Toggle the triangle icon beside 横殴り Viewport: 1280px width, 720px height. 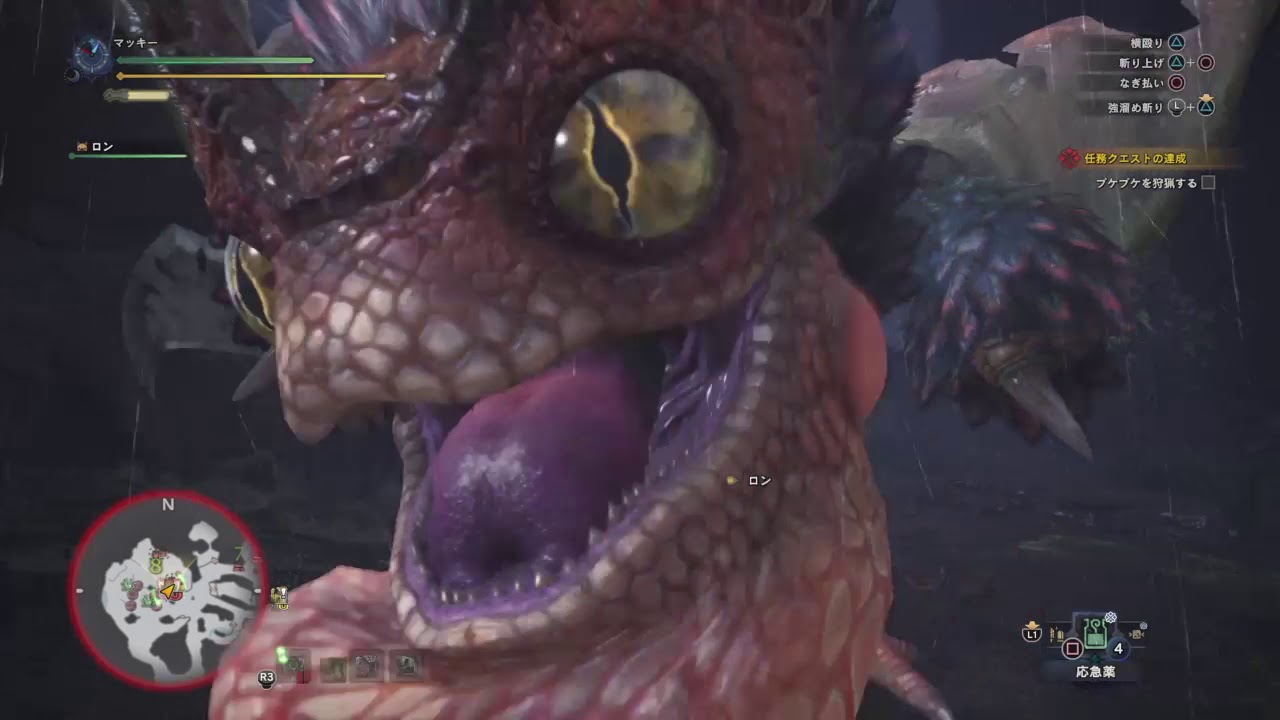(x=1177, y=42)
